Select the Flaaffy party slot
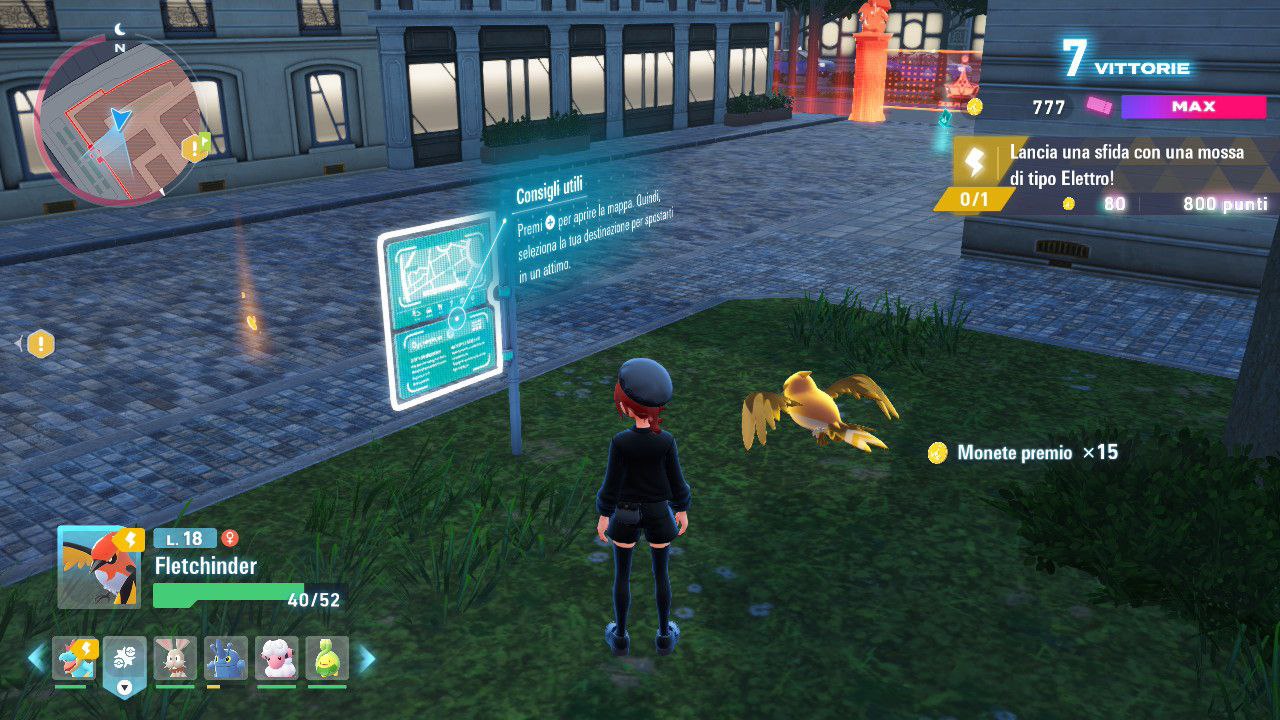Screen dimensions: 1280x720 coord(278,658)
